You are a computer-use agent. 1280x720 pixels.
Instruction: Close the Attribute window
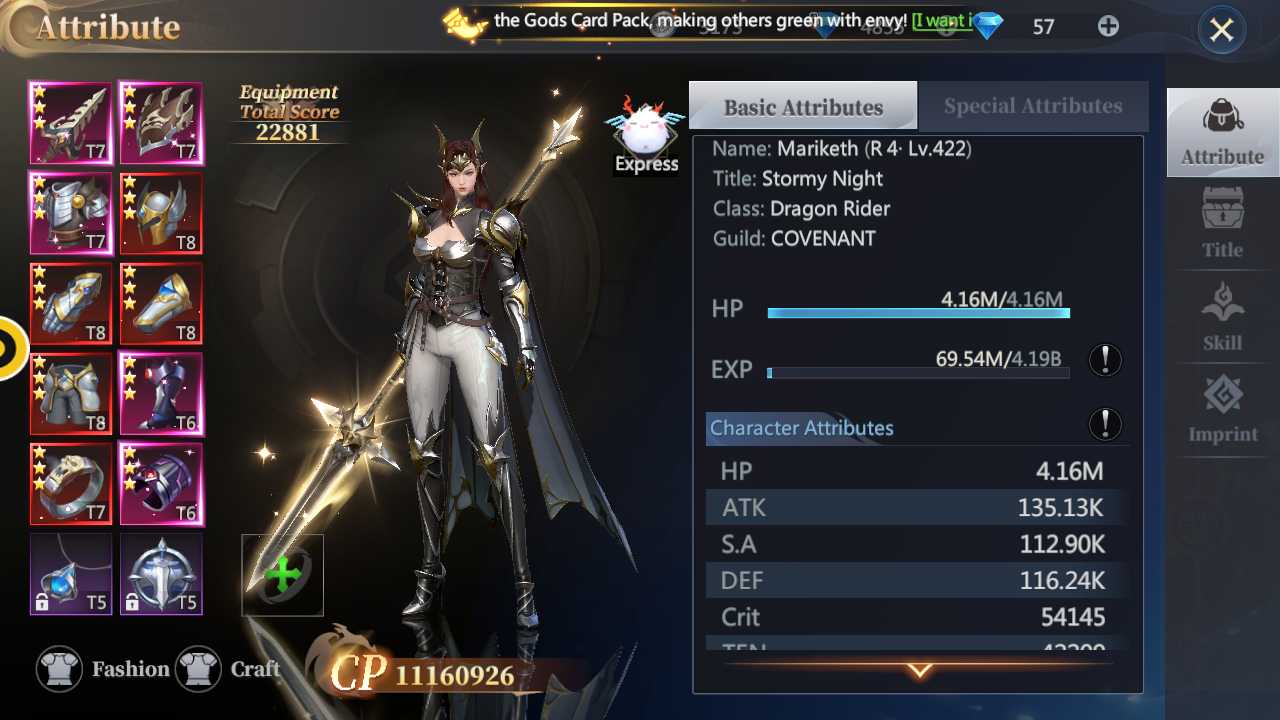tap(1221, 31)
